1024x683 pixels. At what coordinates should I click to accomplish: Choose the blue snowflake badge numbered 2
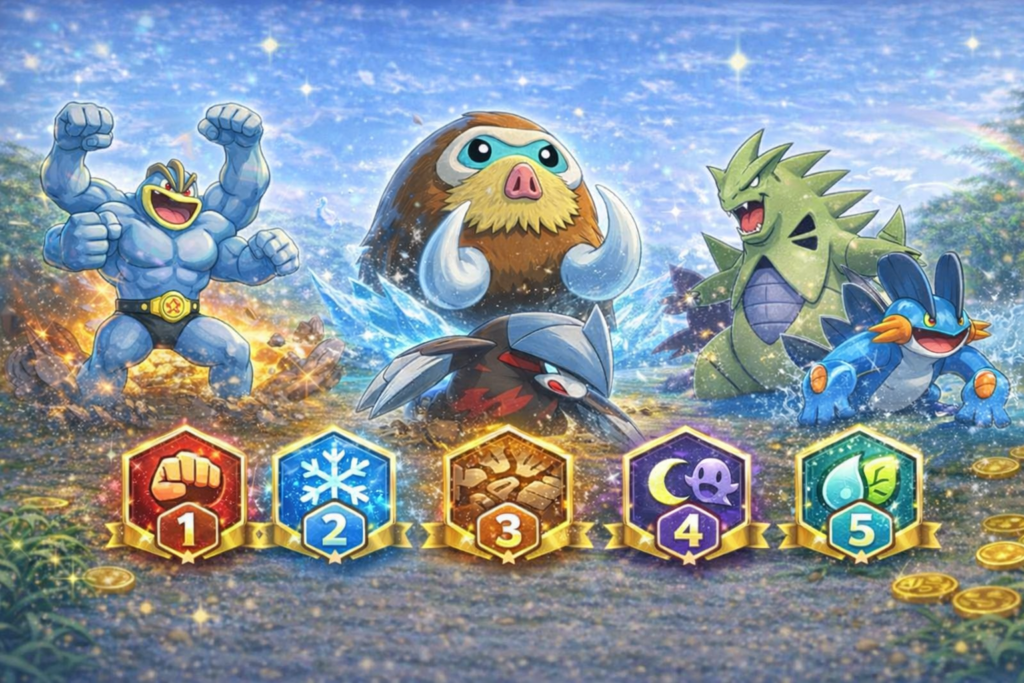tap(334, 493)
